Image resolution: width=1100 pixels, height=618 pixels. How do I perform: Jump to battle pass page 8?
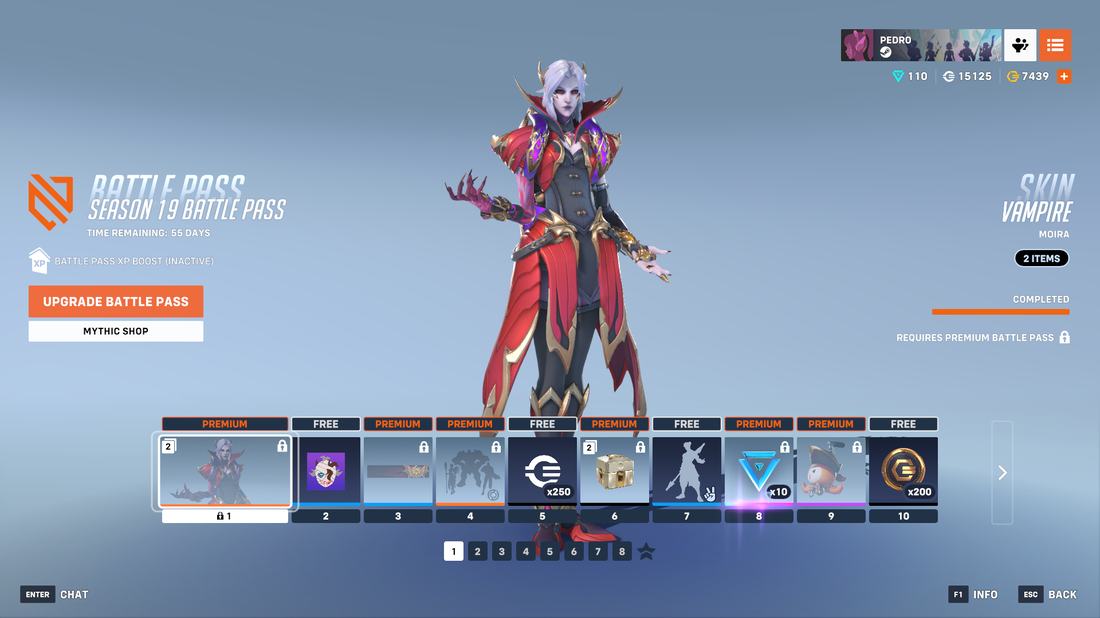(x=622, y=551)
